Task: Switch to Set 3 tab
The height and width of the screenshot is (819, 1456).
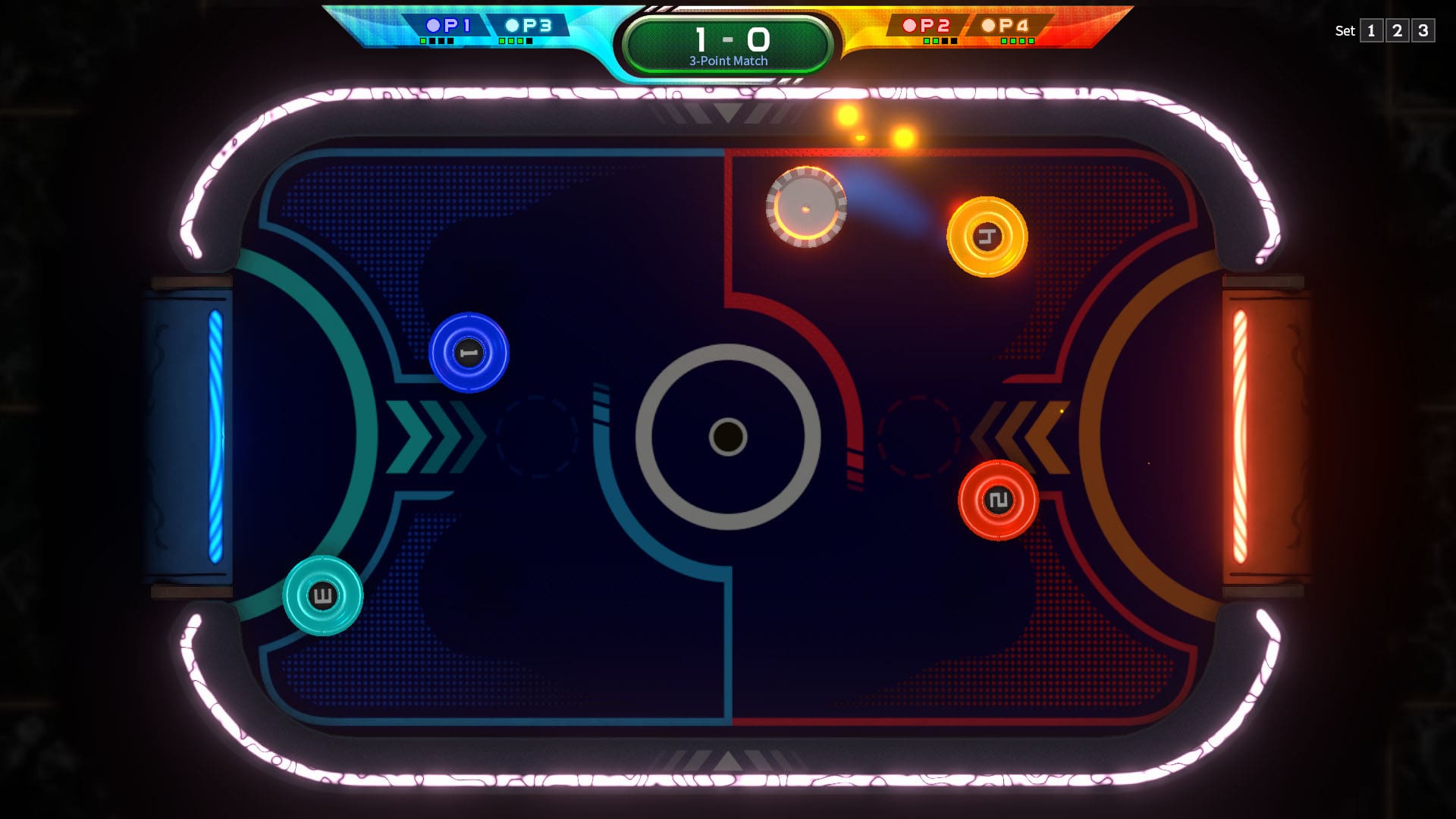Action: [x=1423, y=31]
